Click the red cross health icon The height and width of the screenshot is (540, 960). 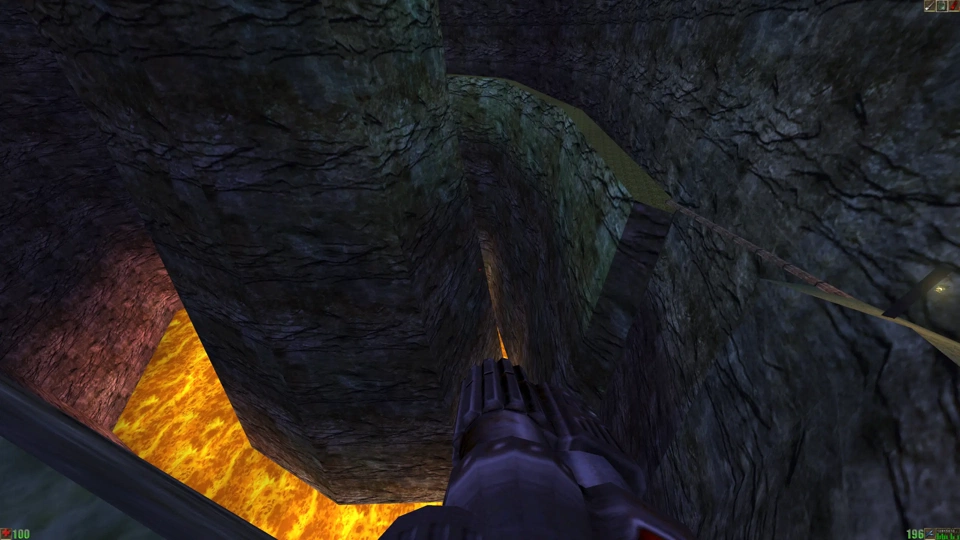point(6,534)
